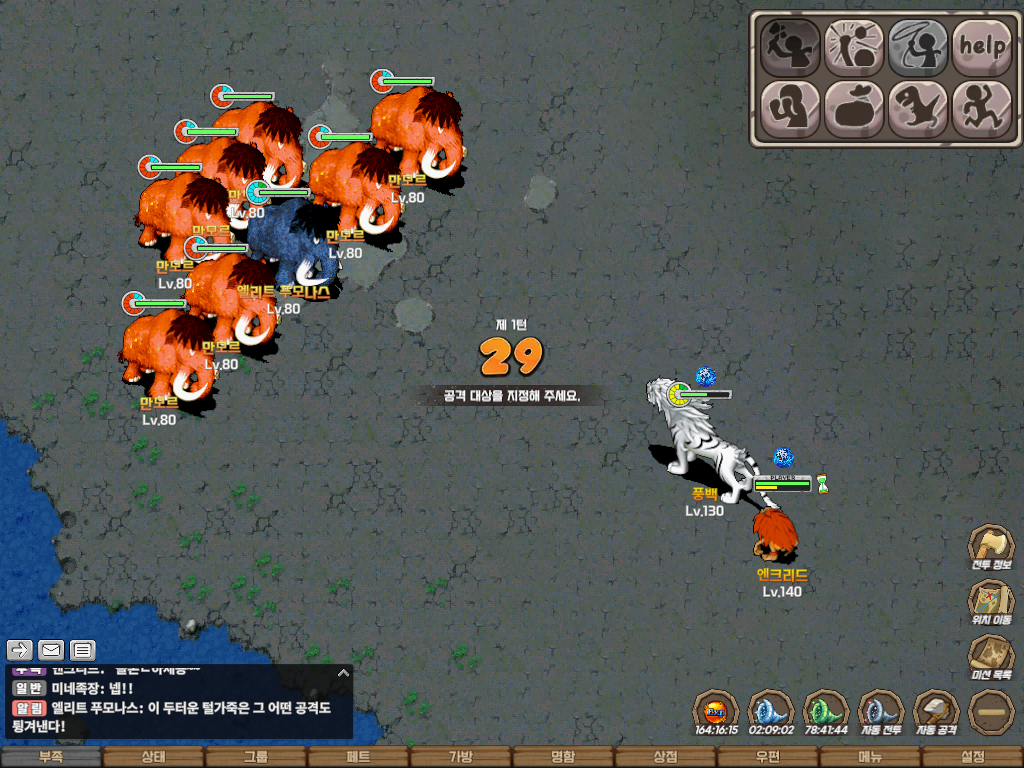Open the help button
The width and height of the screenshot is (1024, 768).
point(981,46)
